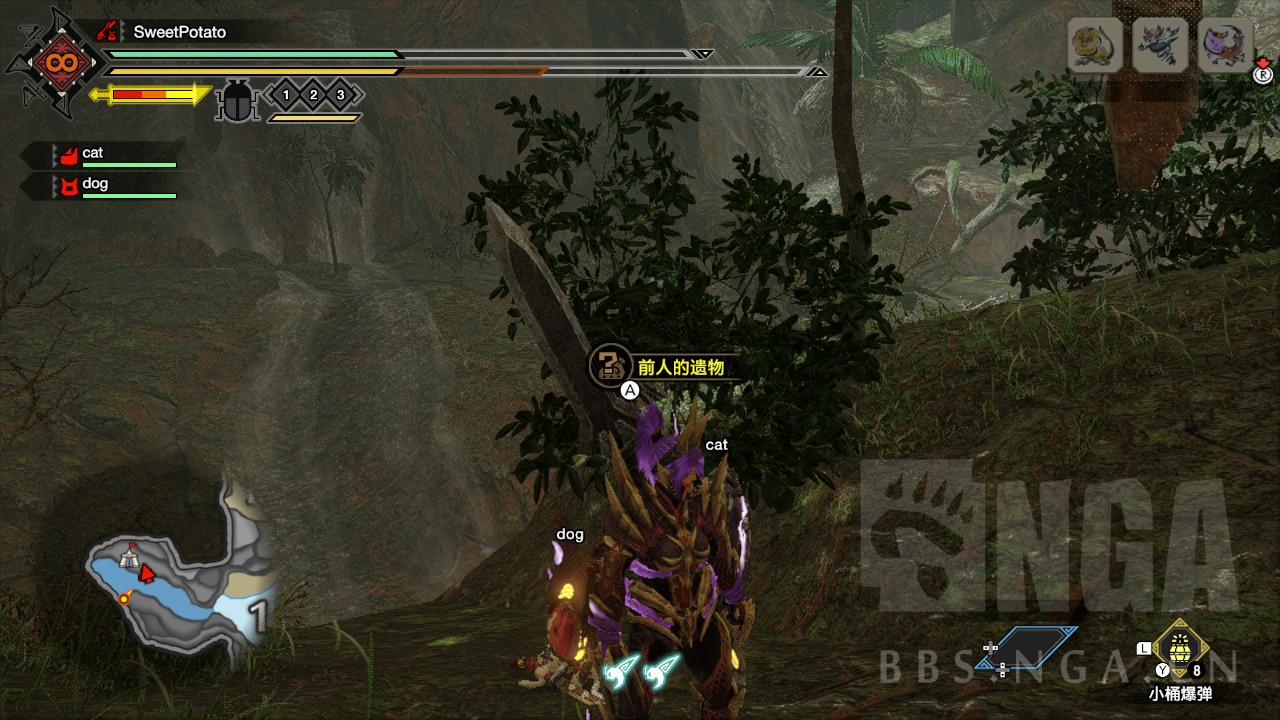Select the blue winged monster icon
The width and height of the screenshot is (1280, 720).
1160,46
